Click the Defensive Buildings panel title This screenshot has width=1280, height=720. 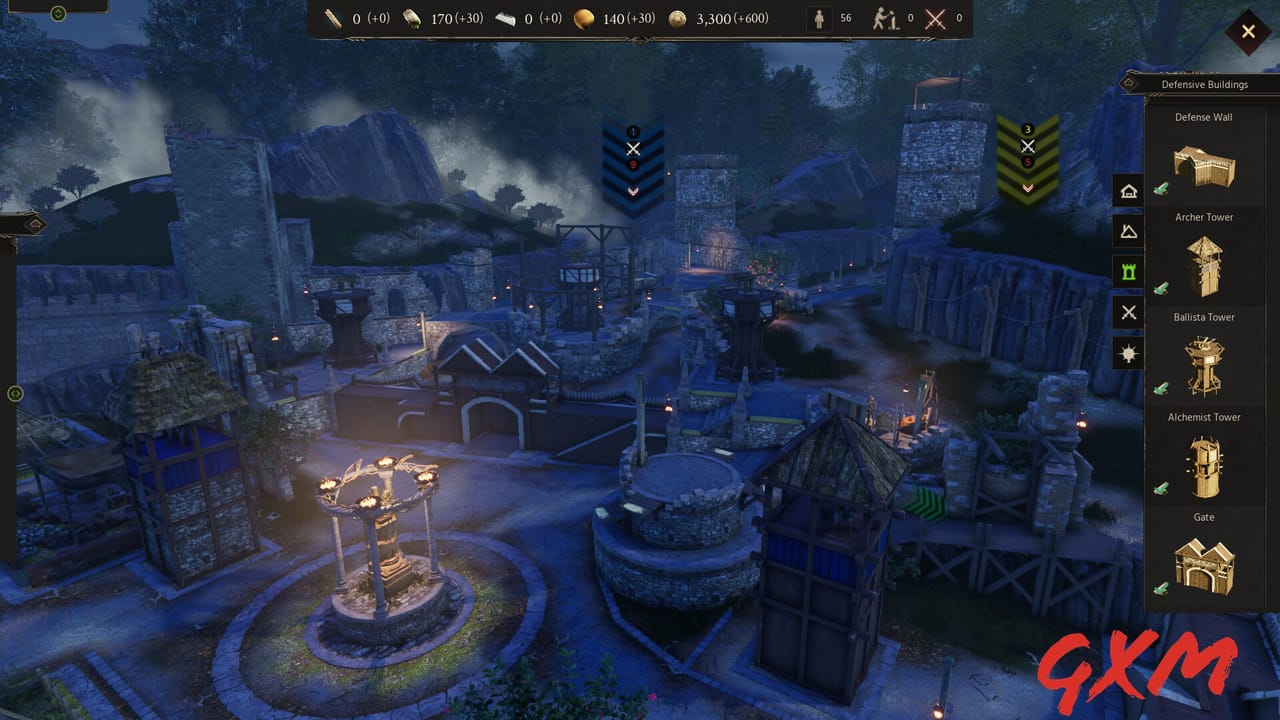(x=1203, y=84)
